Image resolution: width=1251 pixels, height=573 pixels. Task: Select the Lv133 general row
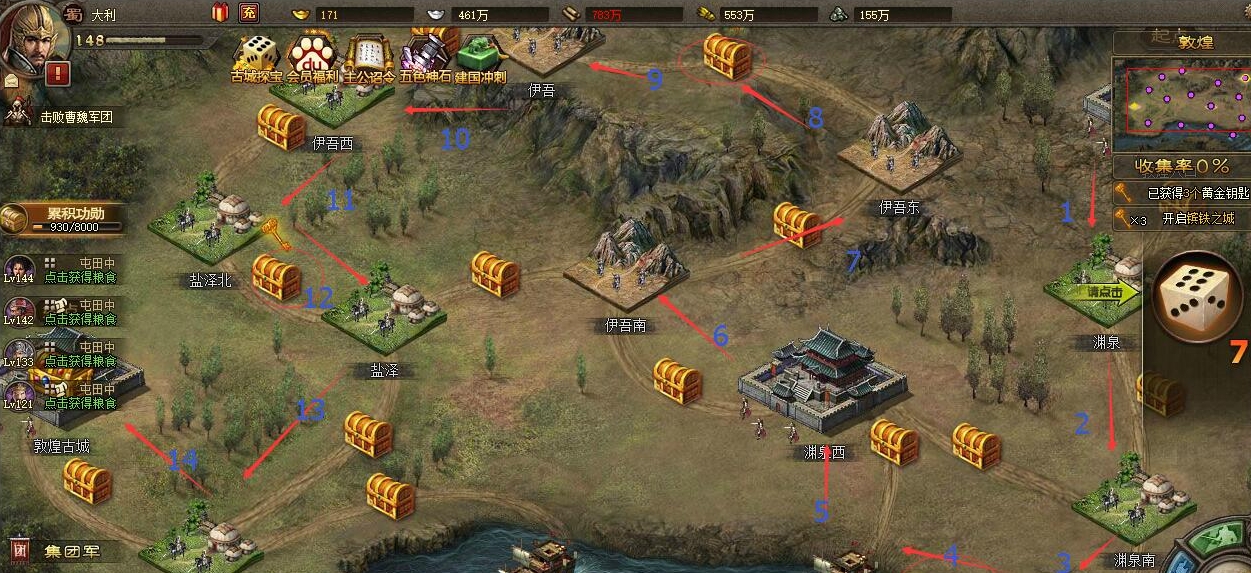point(60,353)
